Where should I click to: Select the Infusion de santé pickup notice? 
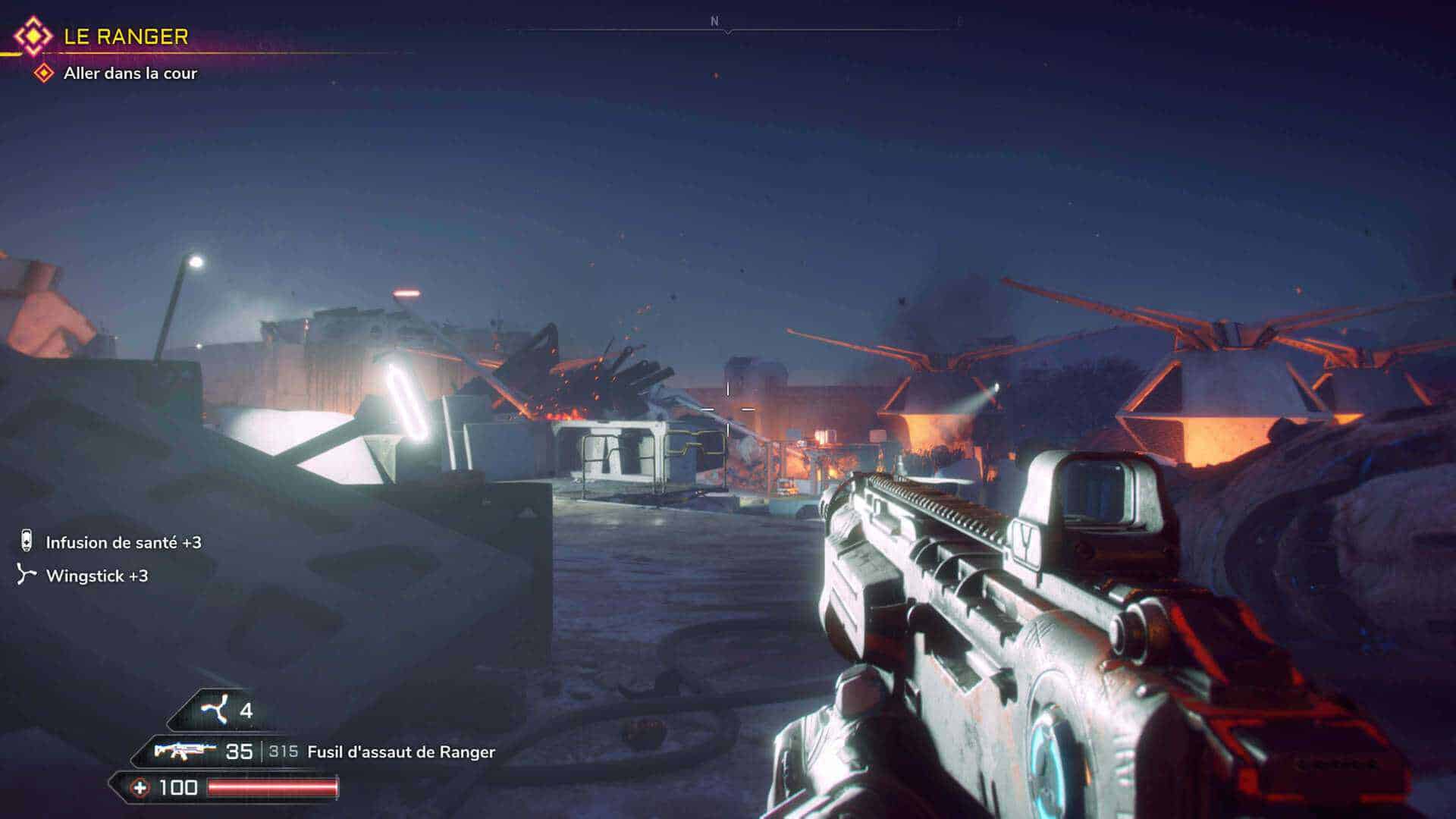click(x=123, y=542)
